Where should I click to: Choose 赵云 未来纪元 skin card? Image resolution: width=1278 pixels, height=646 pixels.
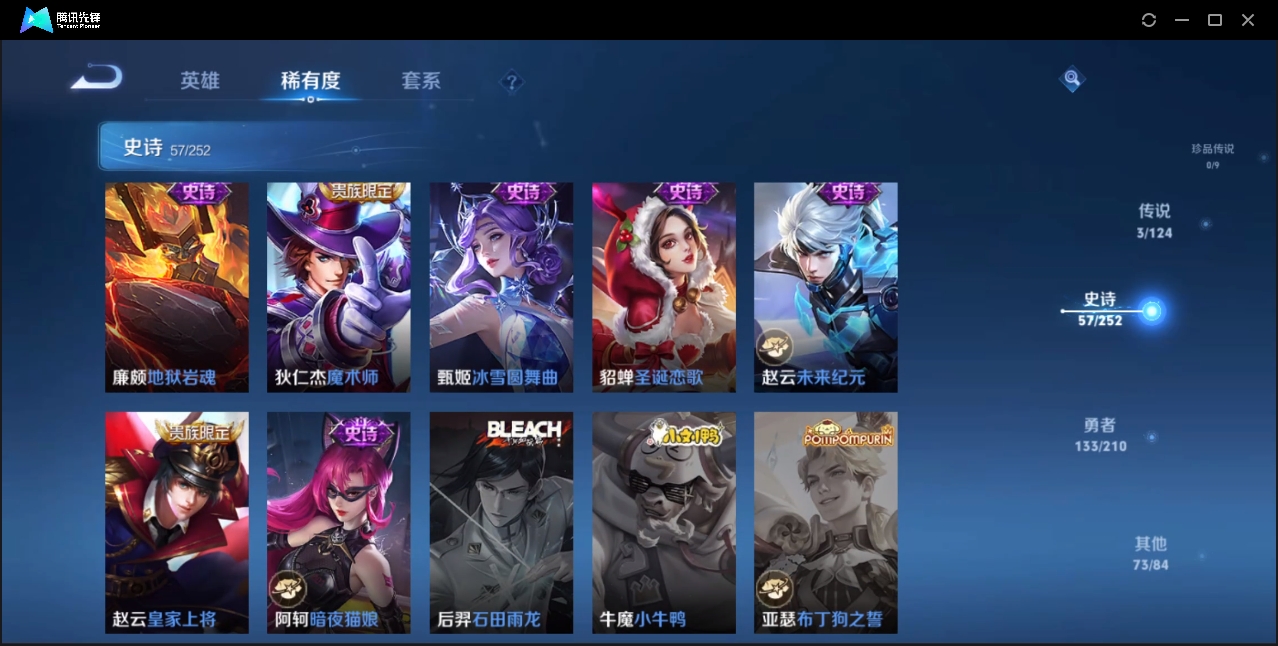[825, 287]
